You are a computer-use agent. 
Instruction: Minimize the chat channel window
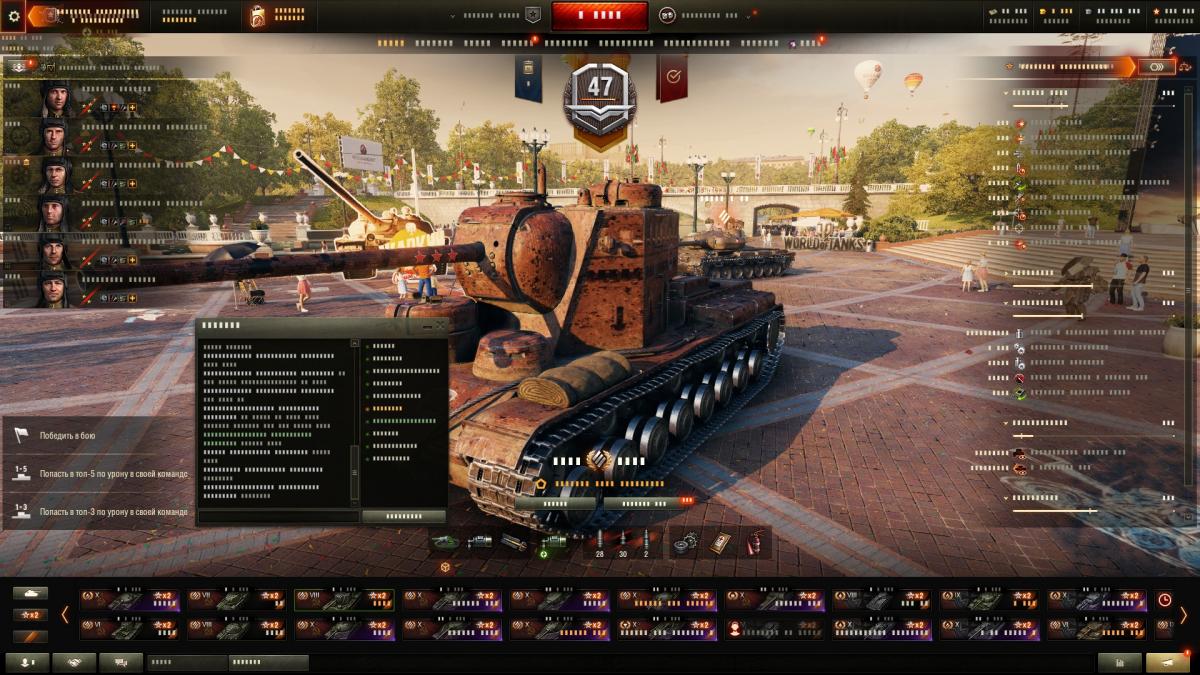(x=427, y=326)
